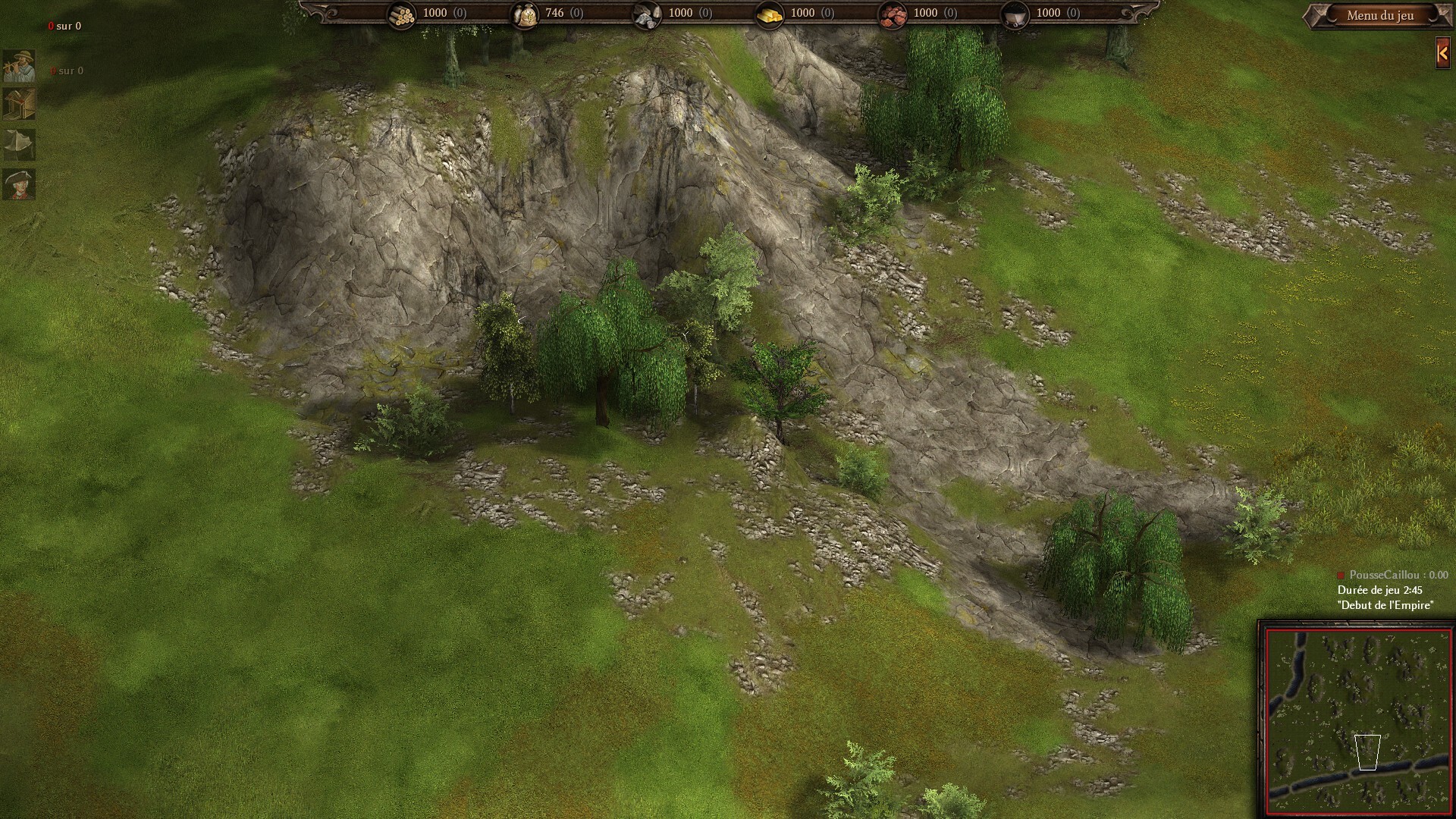Expand the orange arrow side panel

[x=1442, y=53]
